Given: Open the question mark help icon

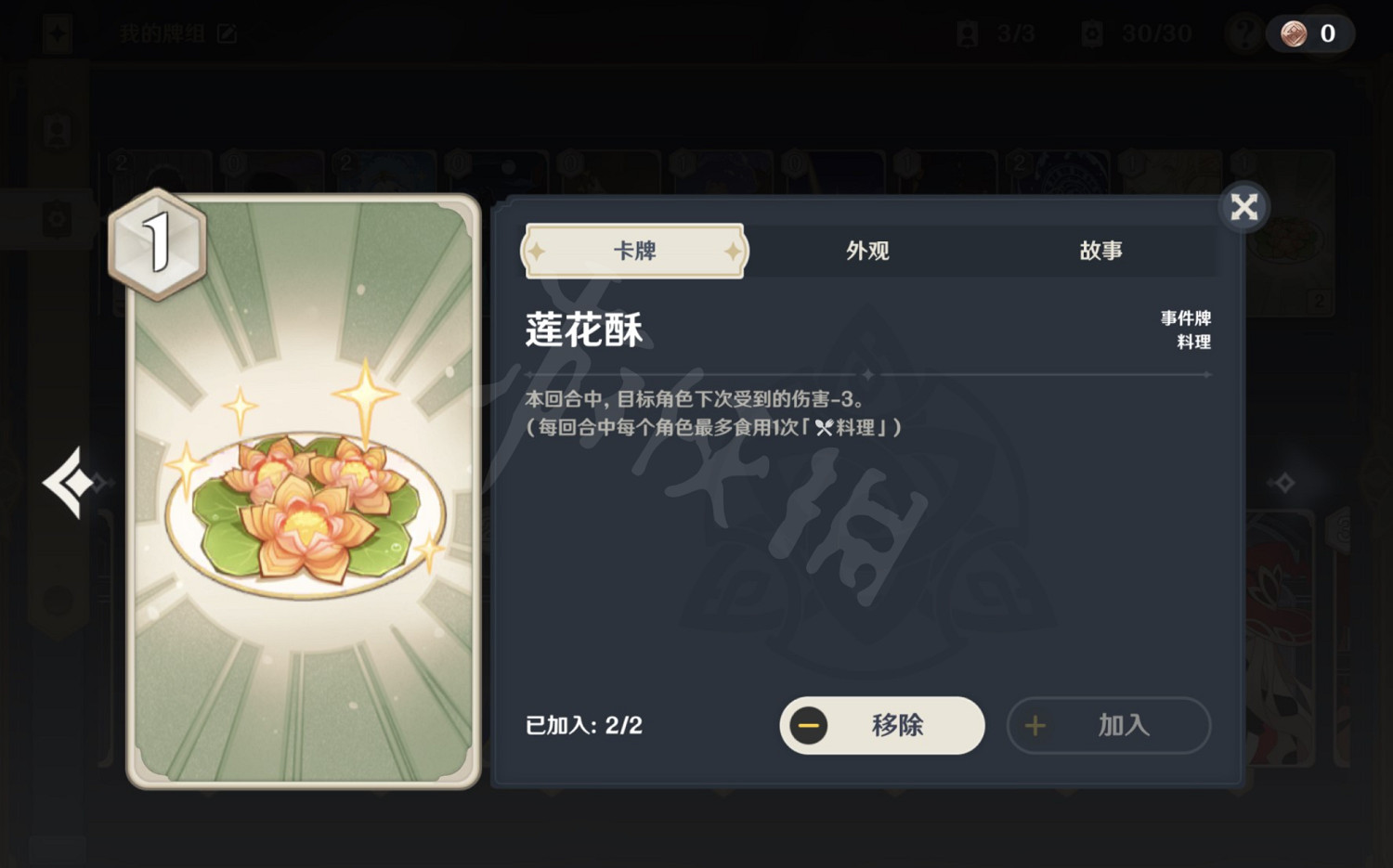Looking at the screenshot, I should pyautogui.click(x=1243, y=33).
